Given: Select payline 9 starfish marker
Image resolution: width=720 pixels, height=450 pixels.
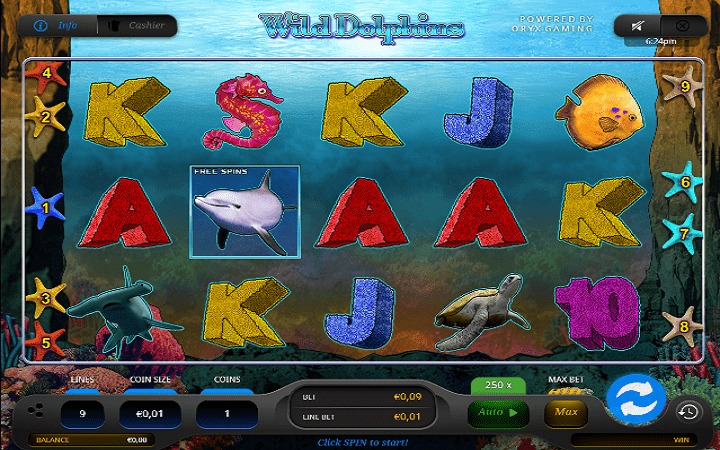Looking at the screenshot, I should coord(683,85).
